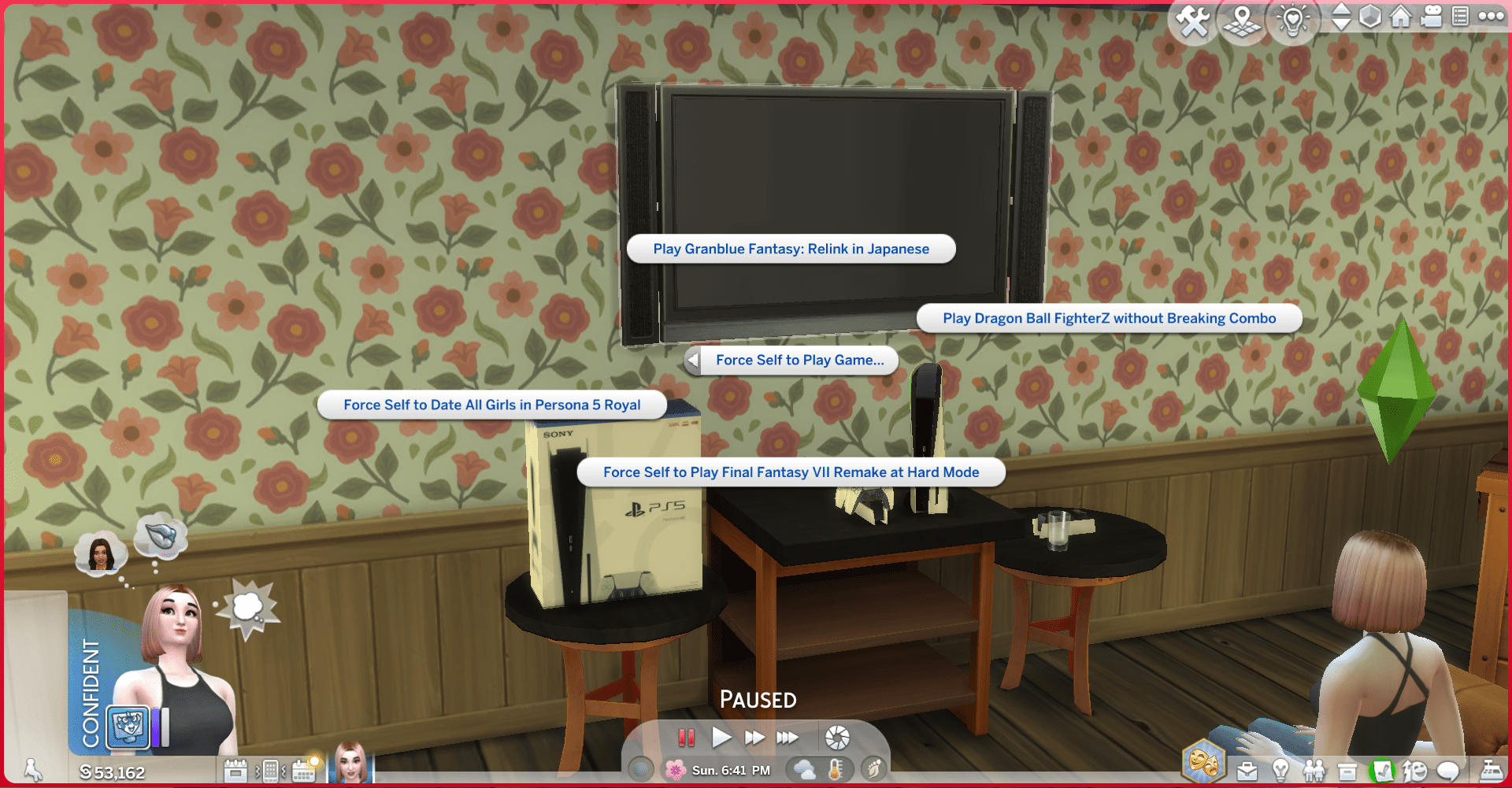Collapse the Force Self to Play Game submenu
The height and width of the screenshot is (788, 1512).
click(x=693, y=360)
